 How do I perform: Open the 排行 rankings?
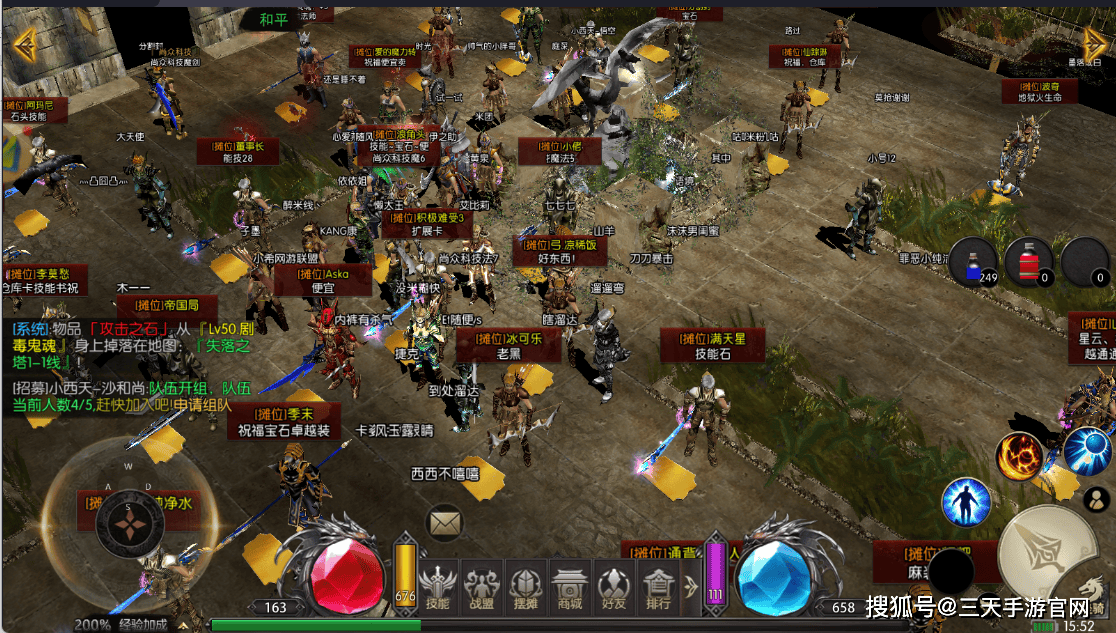tap(658, 586)
